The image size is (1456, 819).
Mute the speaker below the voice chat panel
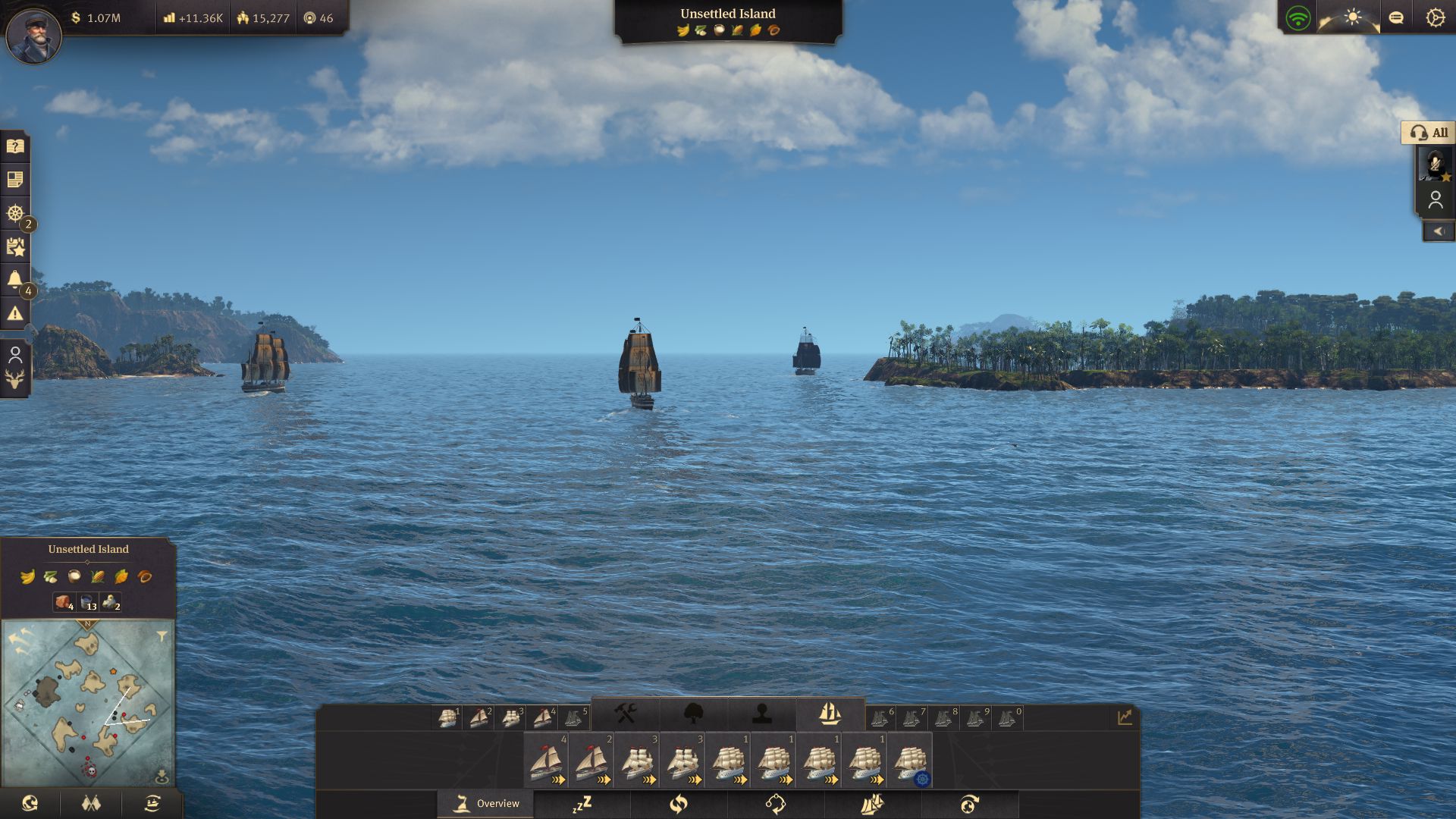[1438, 231]
